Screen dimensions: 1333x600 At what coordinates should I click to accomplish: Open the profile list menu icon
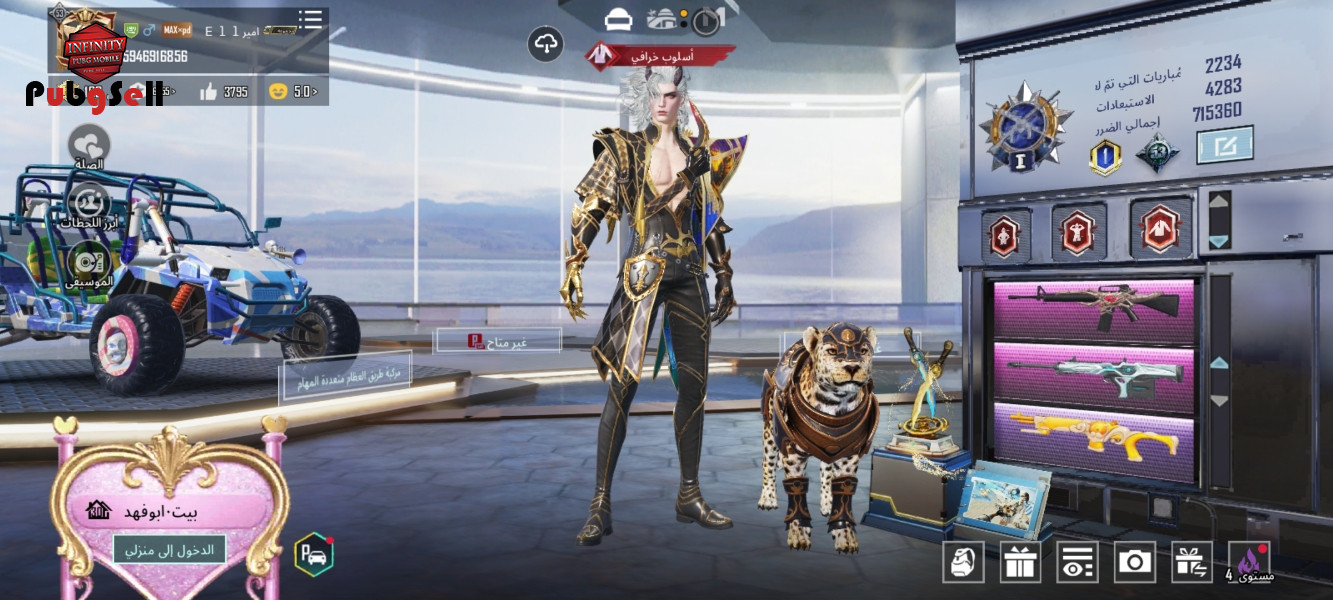tap(310, 20)
